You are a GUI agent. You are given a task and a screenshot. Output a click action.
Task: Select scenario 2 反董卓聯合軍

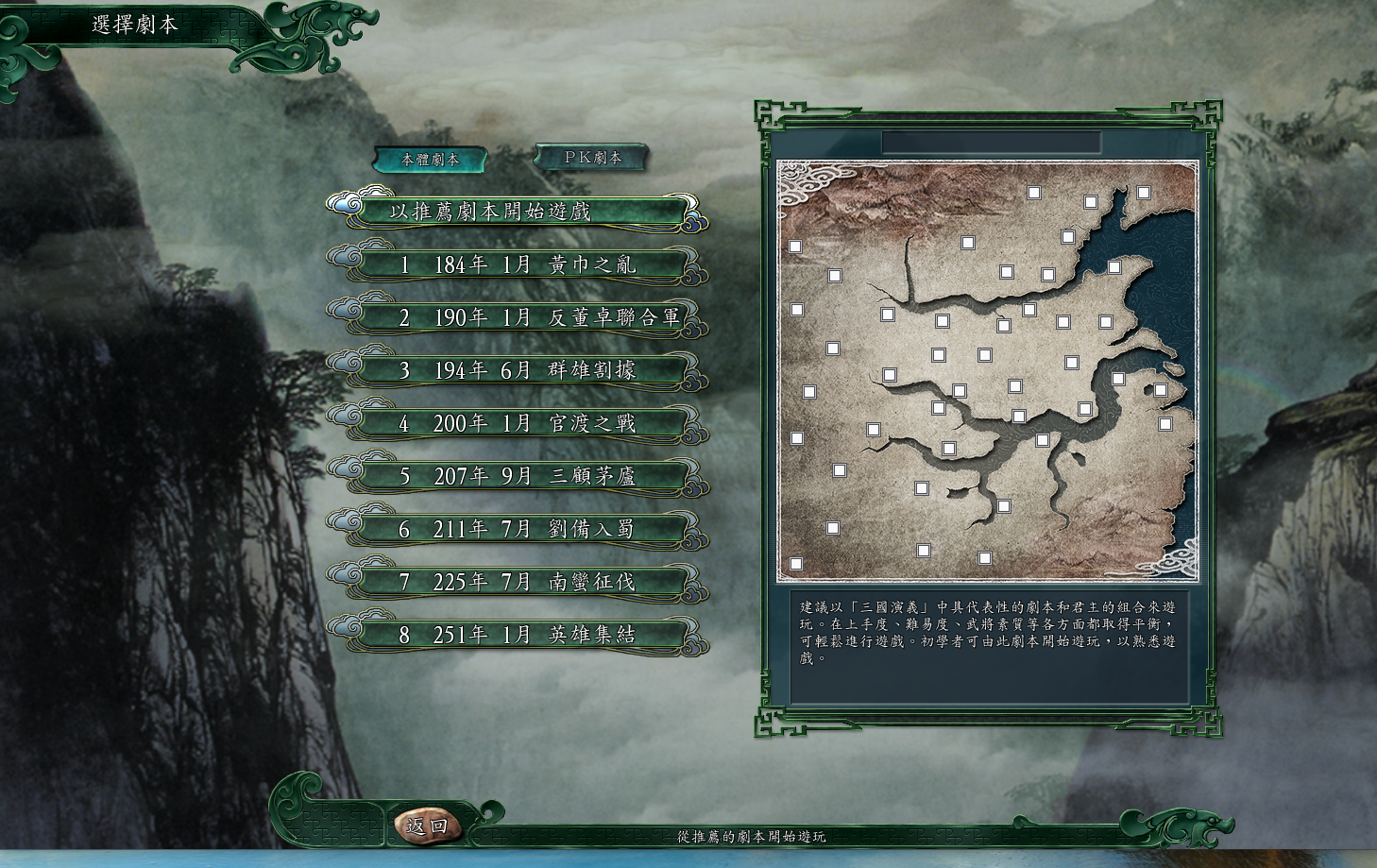click(x=520, y=319)
